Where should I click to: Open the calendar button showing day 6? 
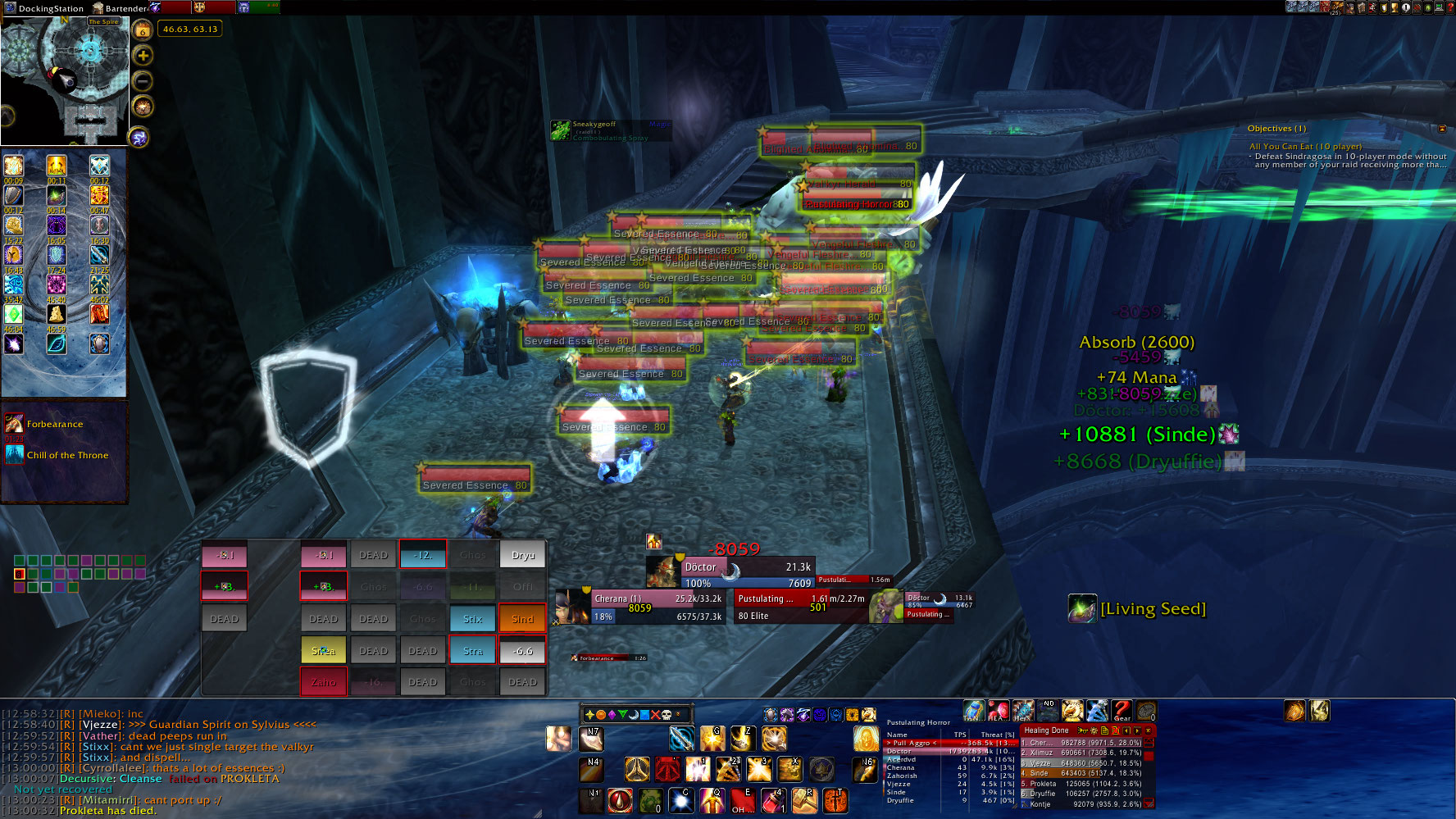tap(143, 31)
